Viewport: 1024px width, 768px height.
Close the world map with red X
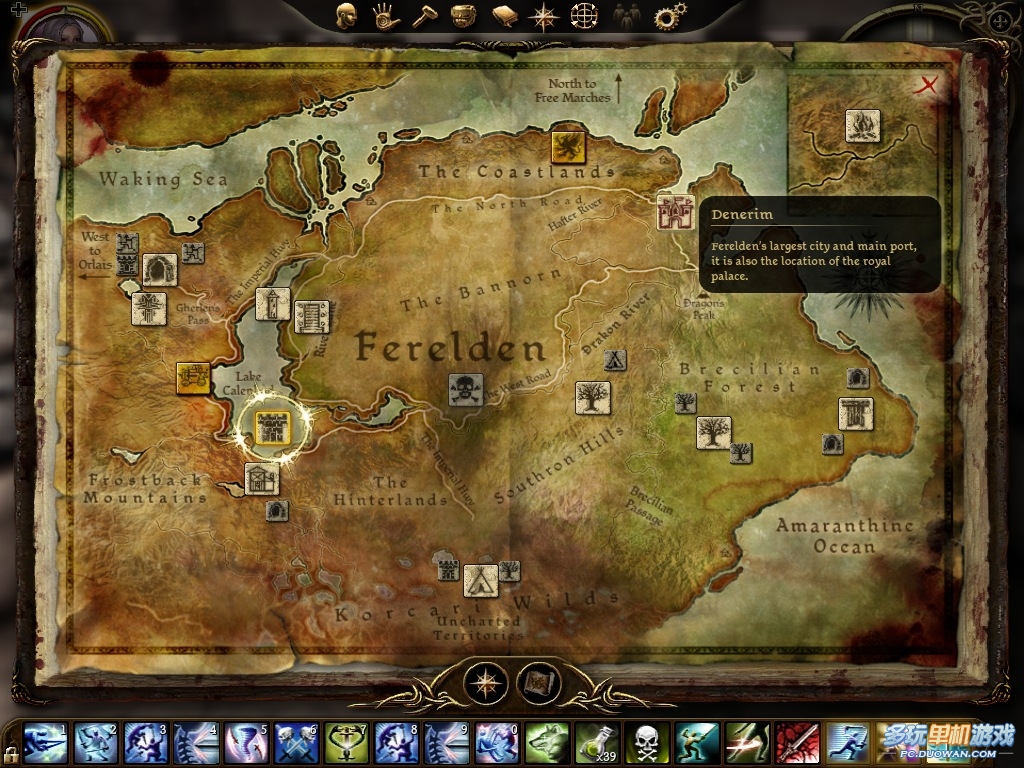point(929,85)
